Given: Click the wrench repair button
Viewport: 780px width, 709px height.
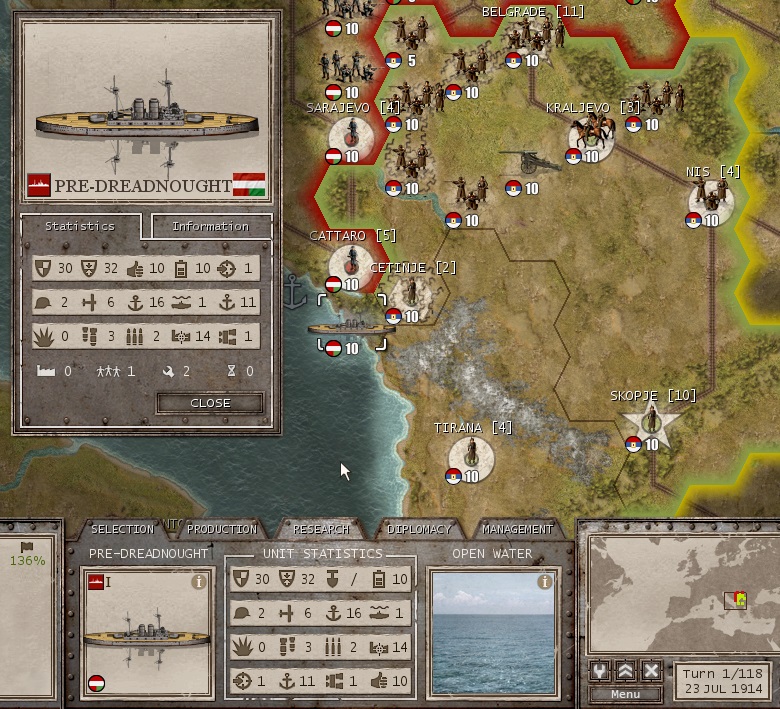Looking at the screenshot, I should tap(601, 671).
